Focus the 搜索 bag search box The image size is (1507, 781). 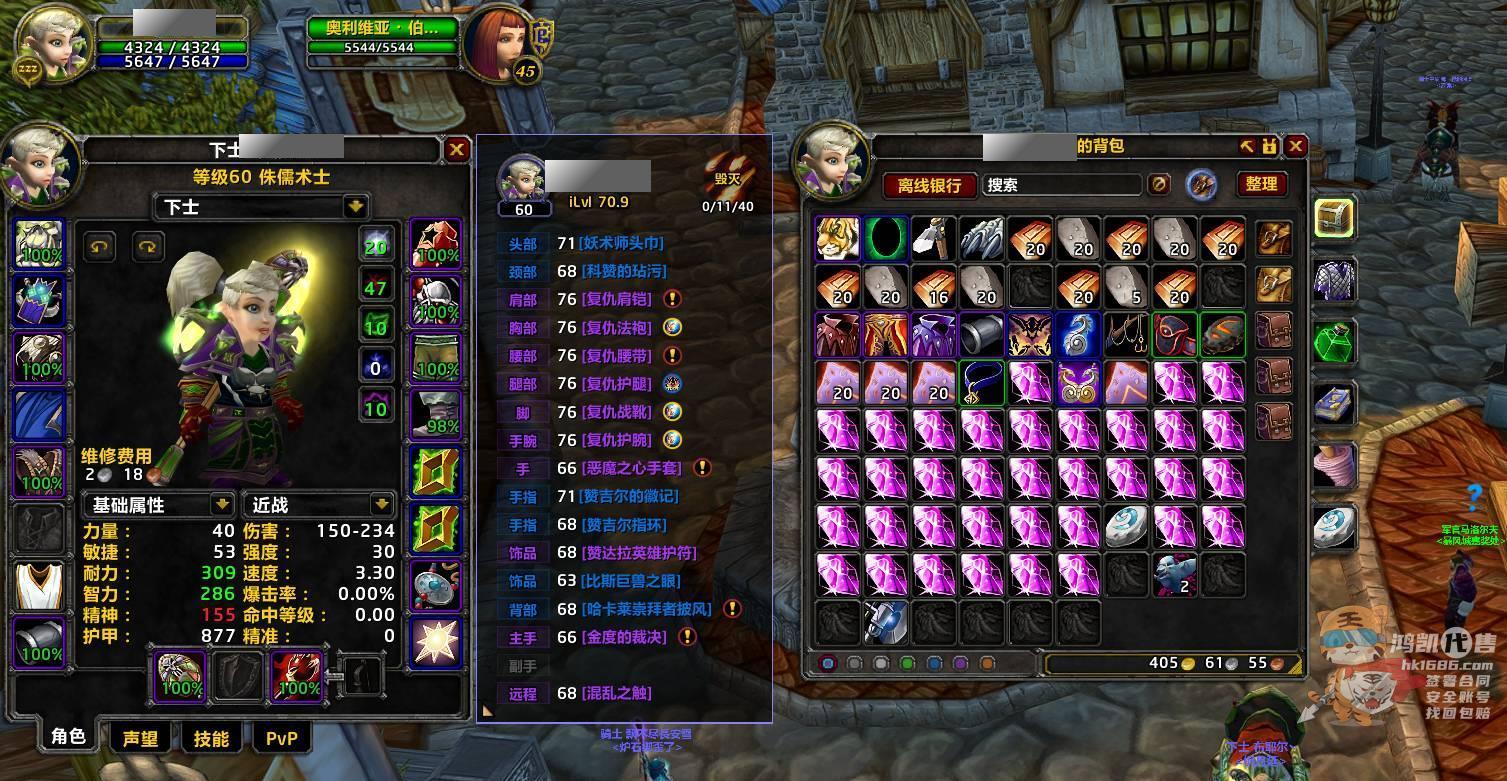click(x=1060, y=185)
